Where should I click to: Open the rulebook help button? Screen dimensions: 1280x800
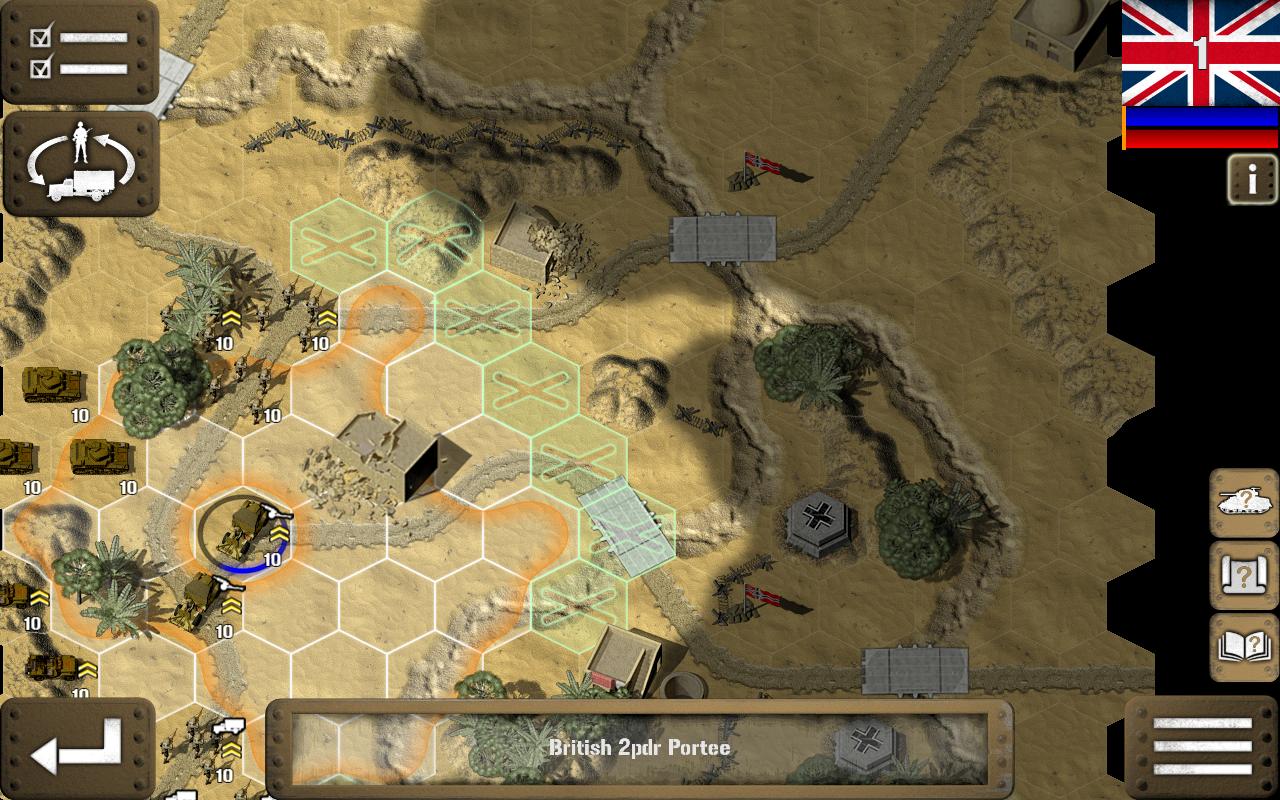[x=1244, y=647]
